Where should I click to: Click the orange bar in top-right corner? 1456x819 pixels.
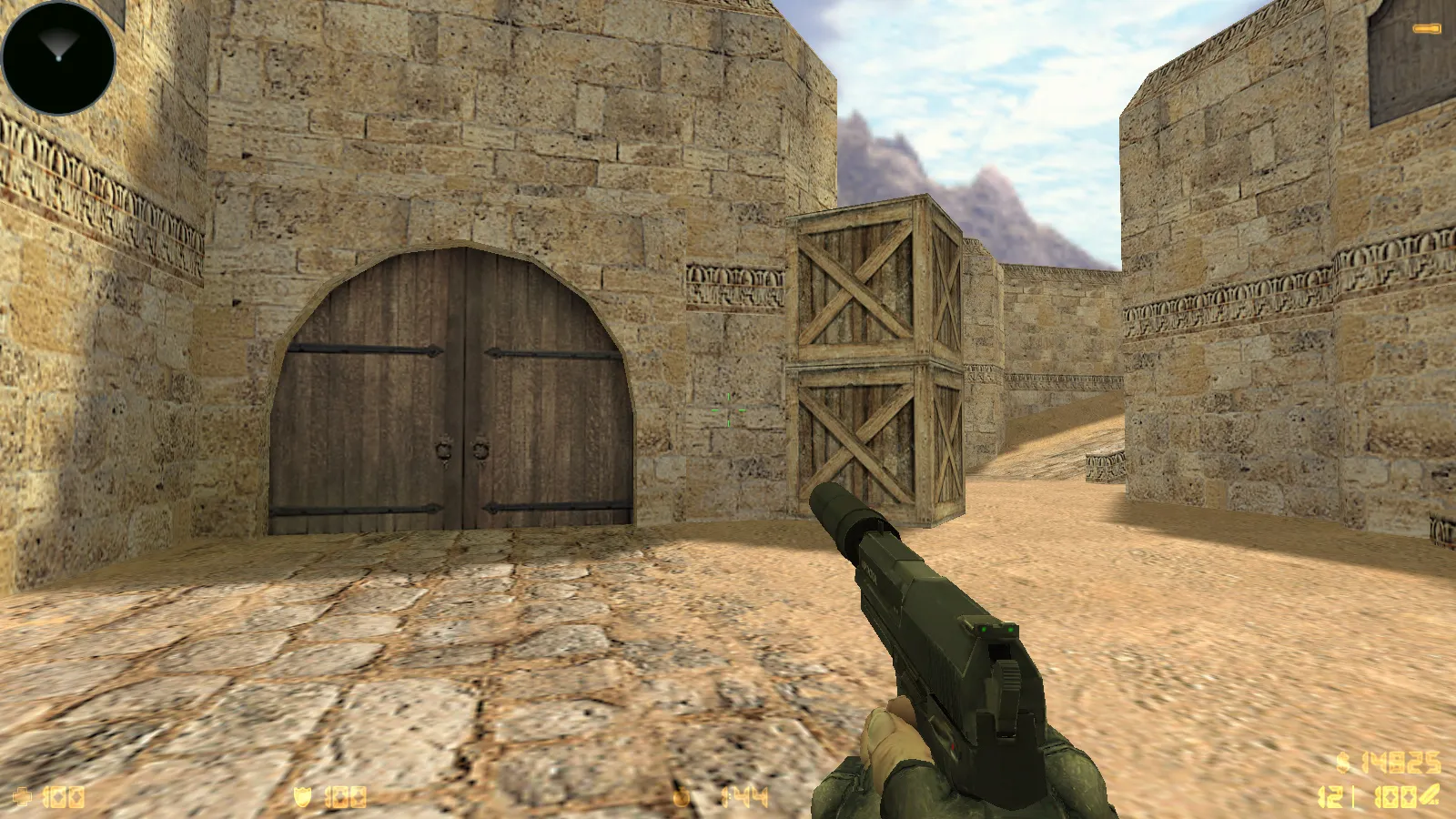point(1424,27)
